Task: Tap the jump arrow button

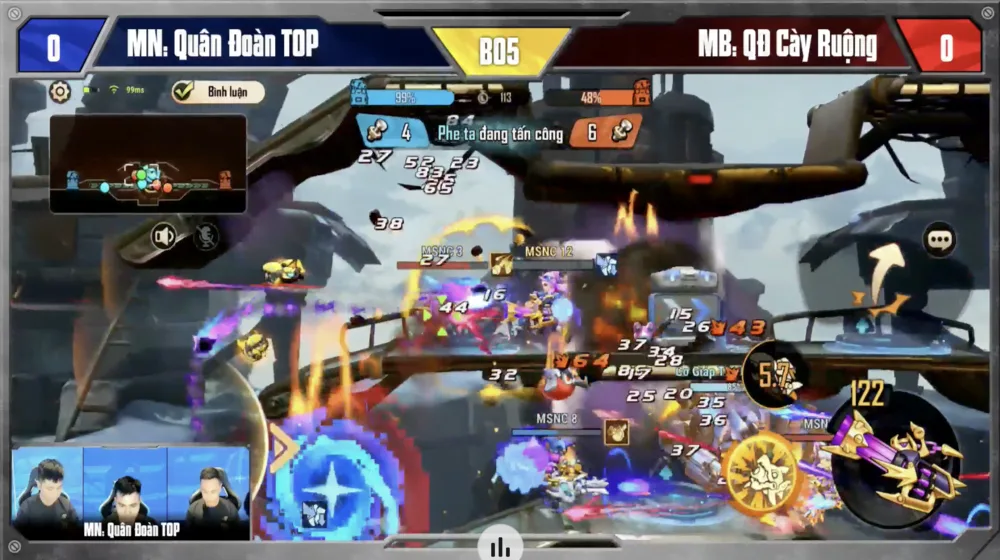Action: click(879, 282)
